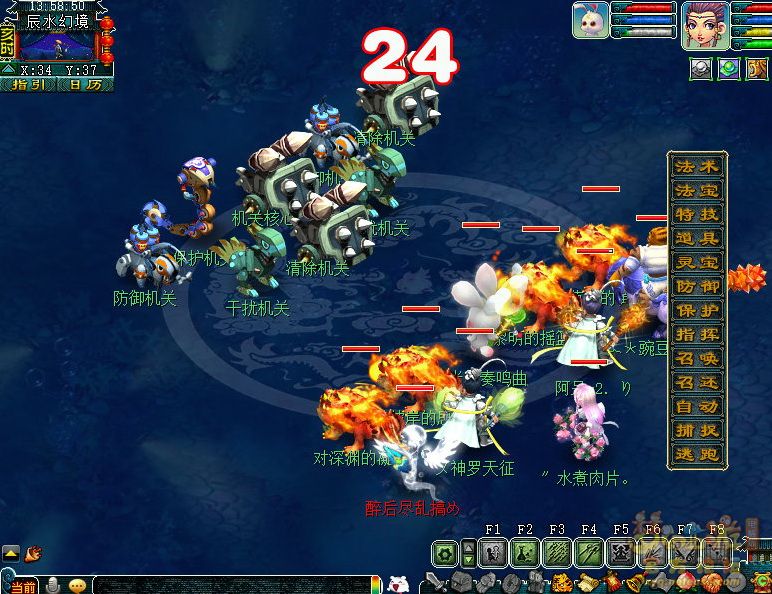Open the 特技 (Special Skill) command
Image resolution: width=772 pixels, height=594 pixels.
[697, 214]
